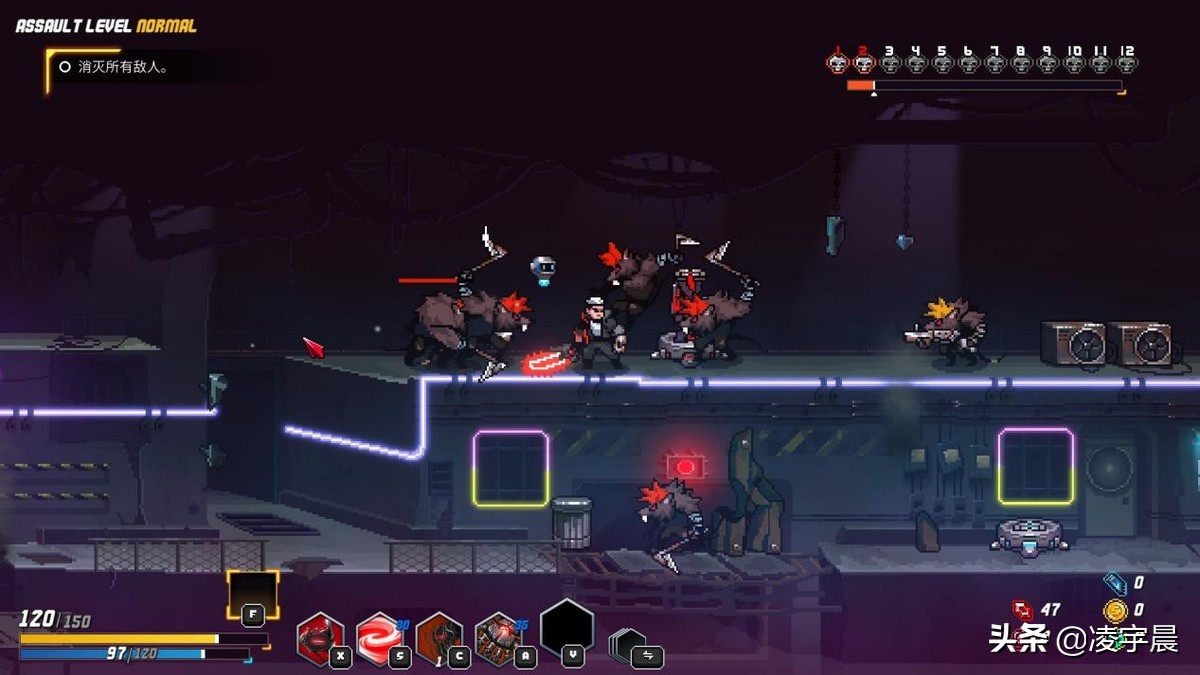Select the blue chip currency icon

coord(1115,583)
